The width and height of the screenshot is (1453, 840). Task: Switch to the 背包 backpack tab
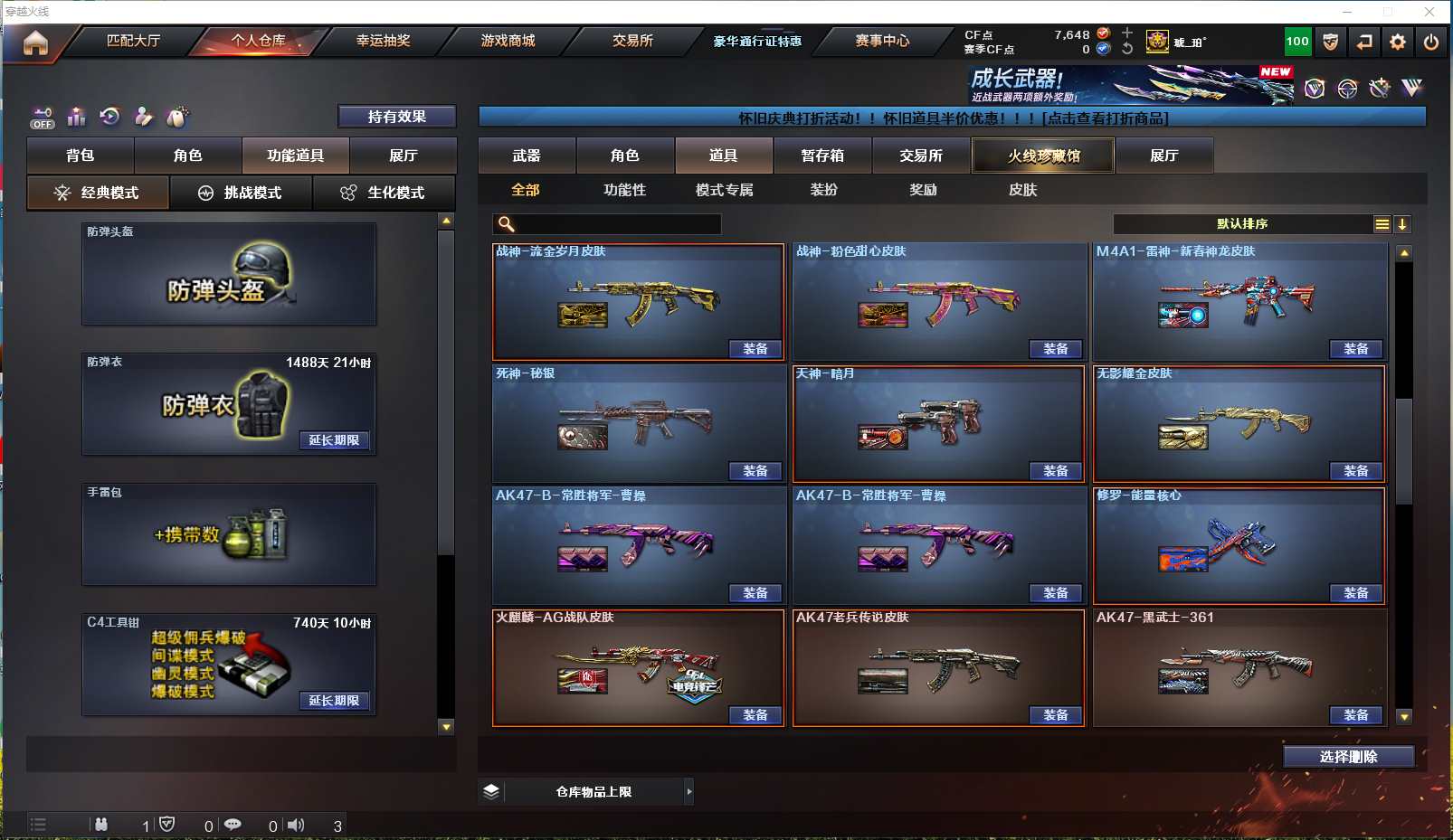[x=81, y=156]
